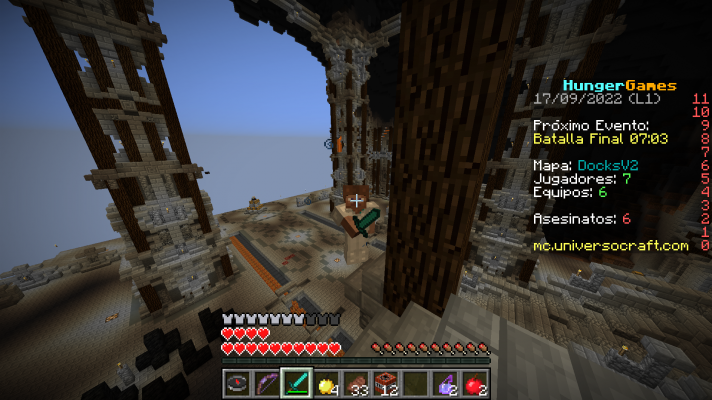Select the compass hotbar slot

point(238,382)
